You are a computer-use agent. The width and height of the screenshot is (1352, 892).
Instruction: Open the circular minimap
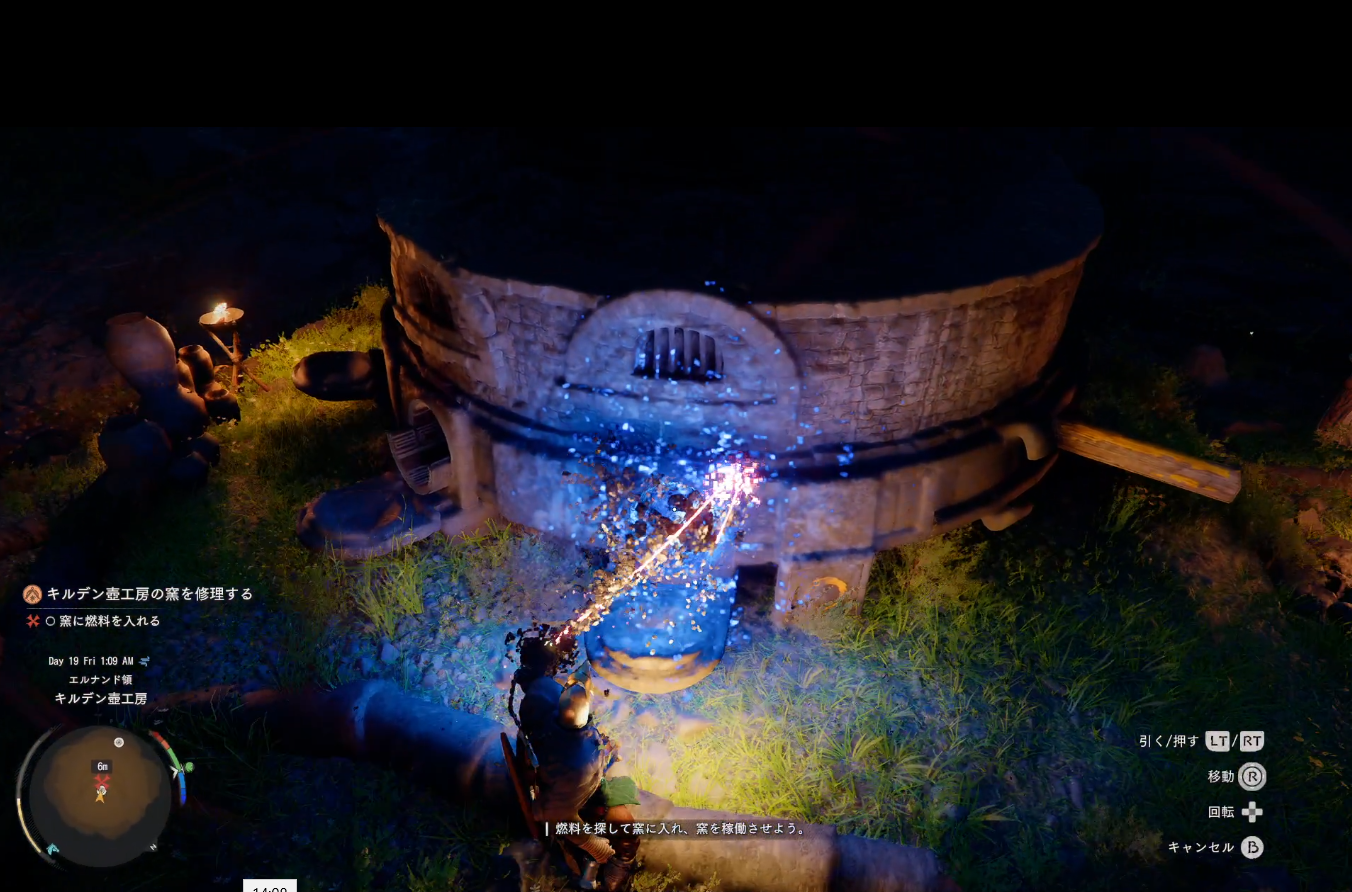100,795
